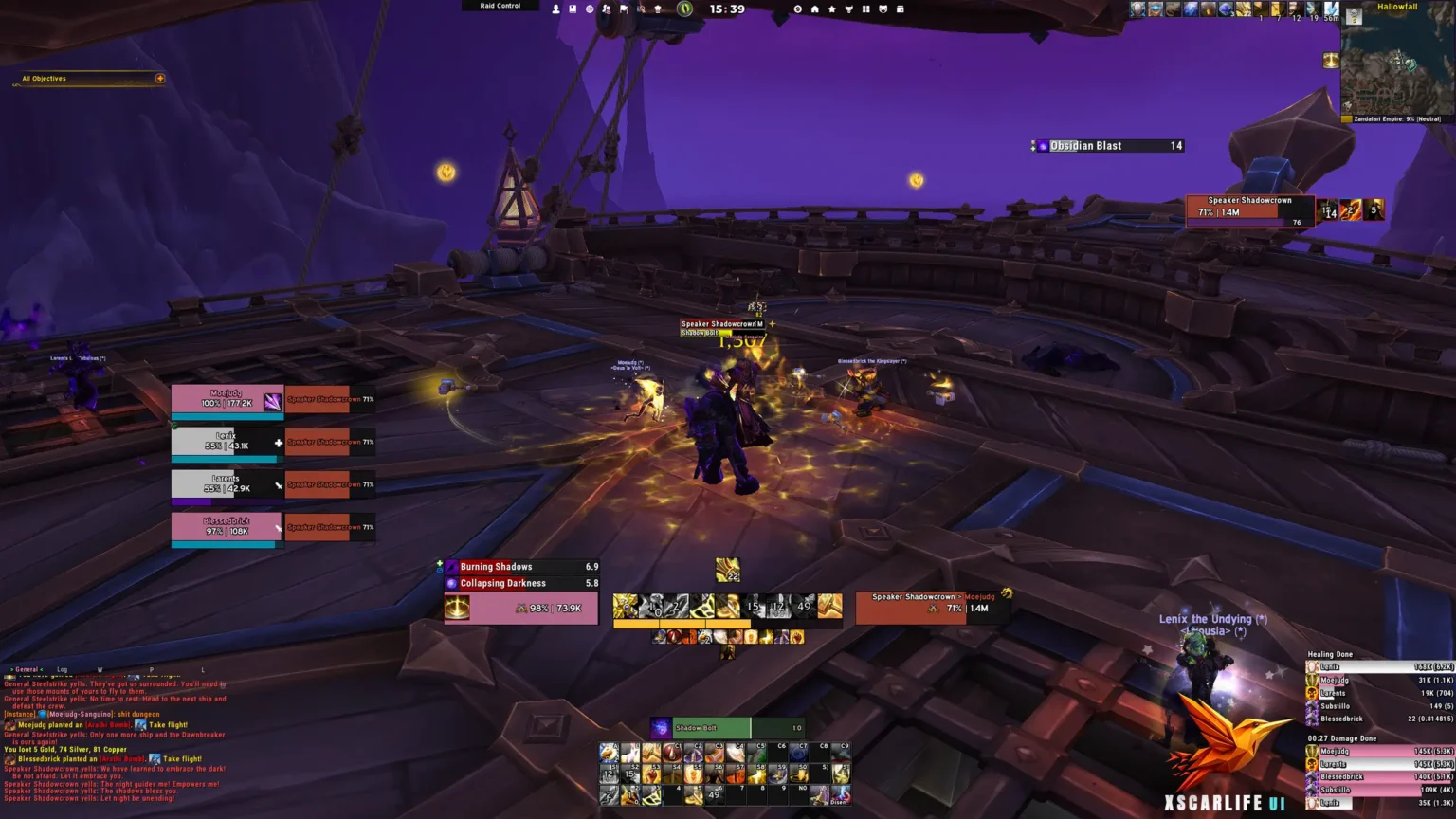Switch to the W chat tab
Viewport: 1456px width, 819px height.
(x=100, y=669)
